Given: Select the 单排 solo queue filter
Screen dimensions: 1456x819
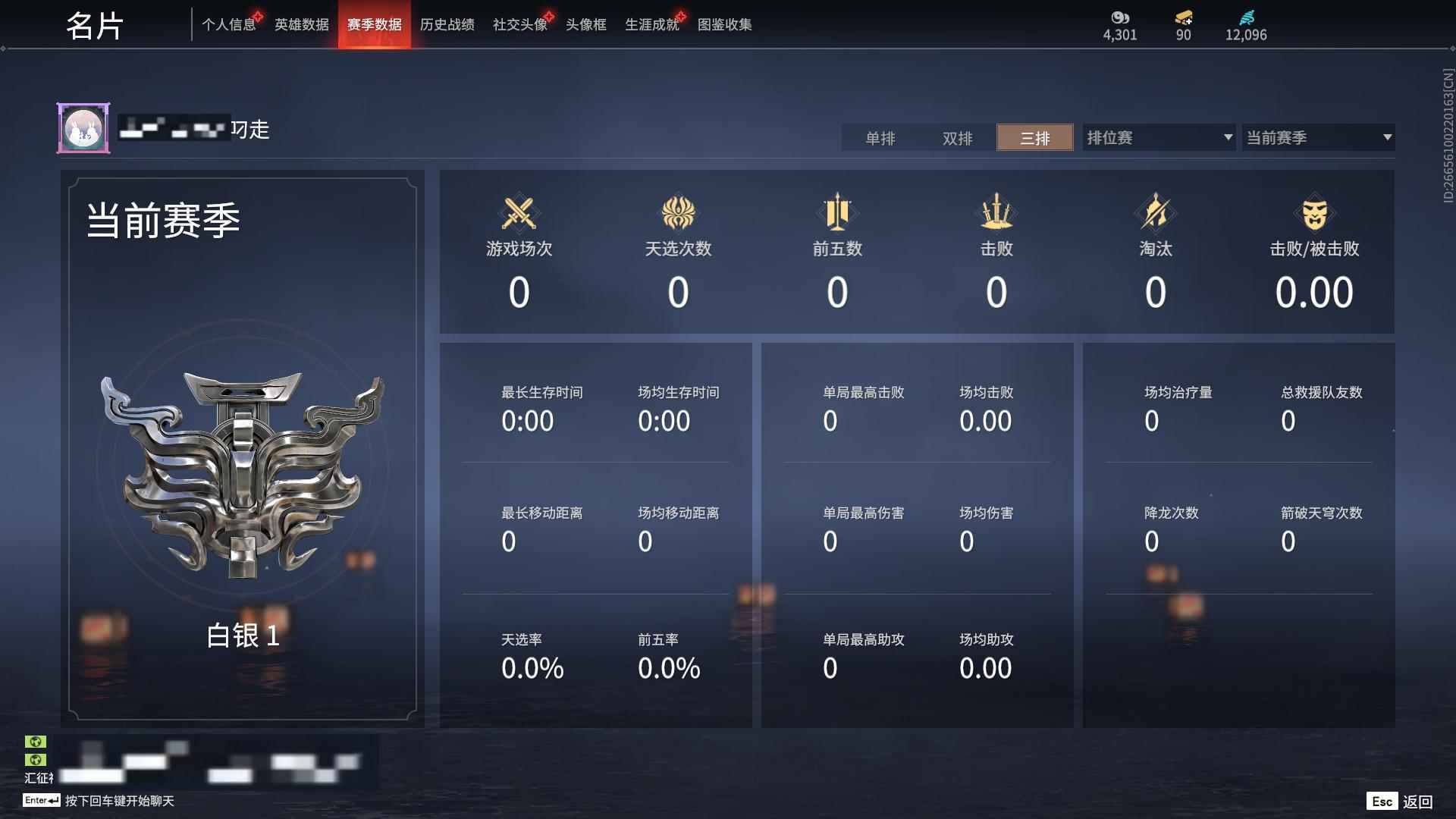Looking at the screenshot, I should [882, 138].
